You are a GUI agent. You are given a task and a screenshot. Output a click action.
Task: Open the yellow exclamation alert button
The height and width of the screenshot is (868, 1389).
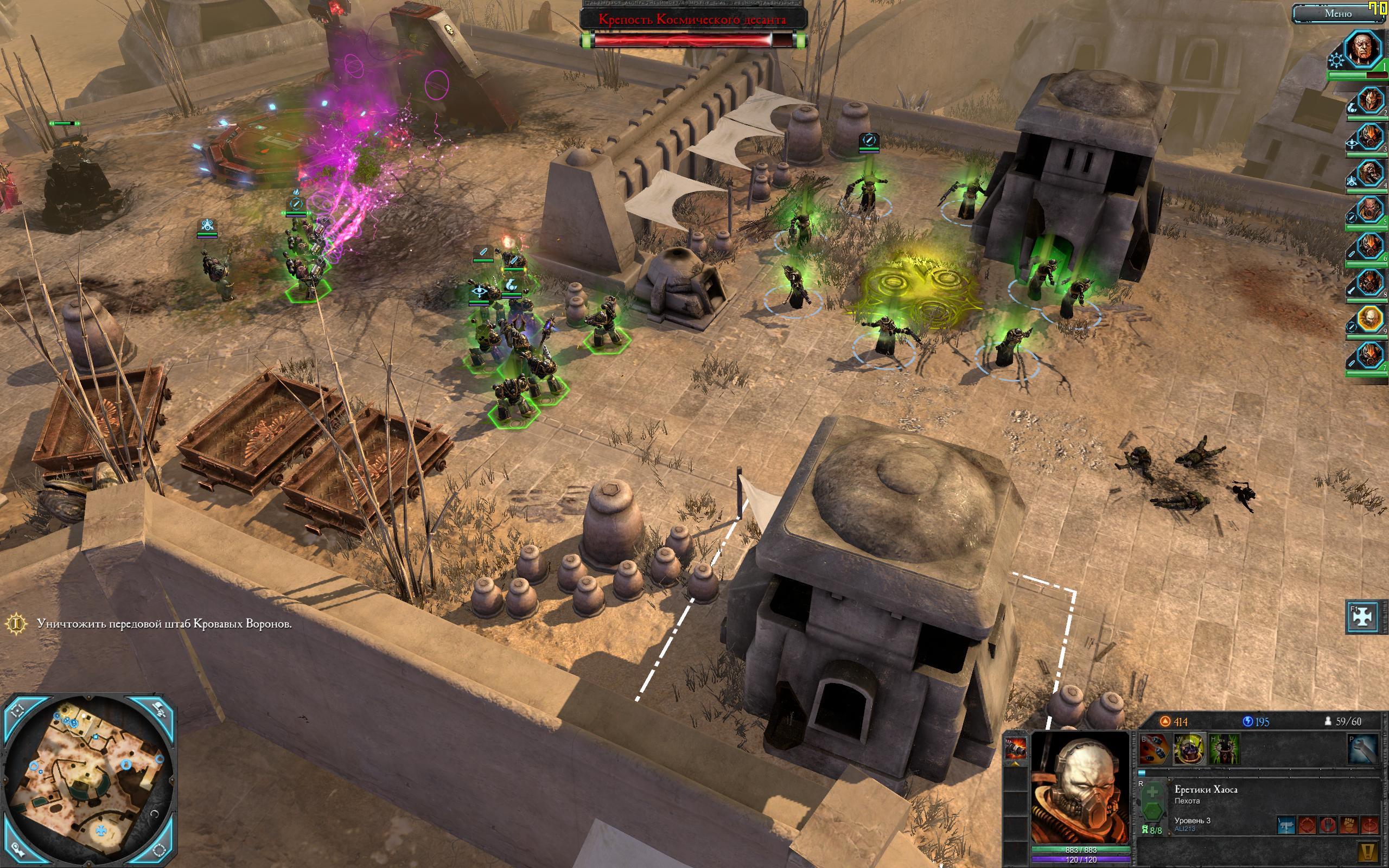coord(1368,852)
